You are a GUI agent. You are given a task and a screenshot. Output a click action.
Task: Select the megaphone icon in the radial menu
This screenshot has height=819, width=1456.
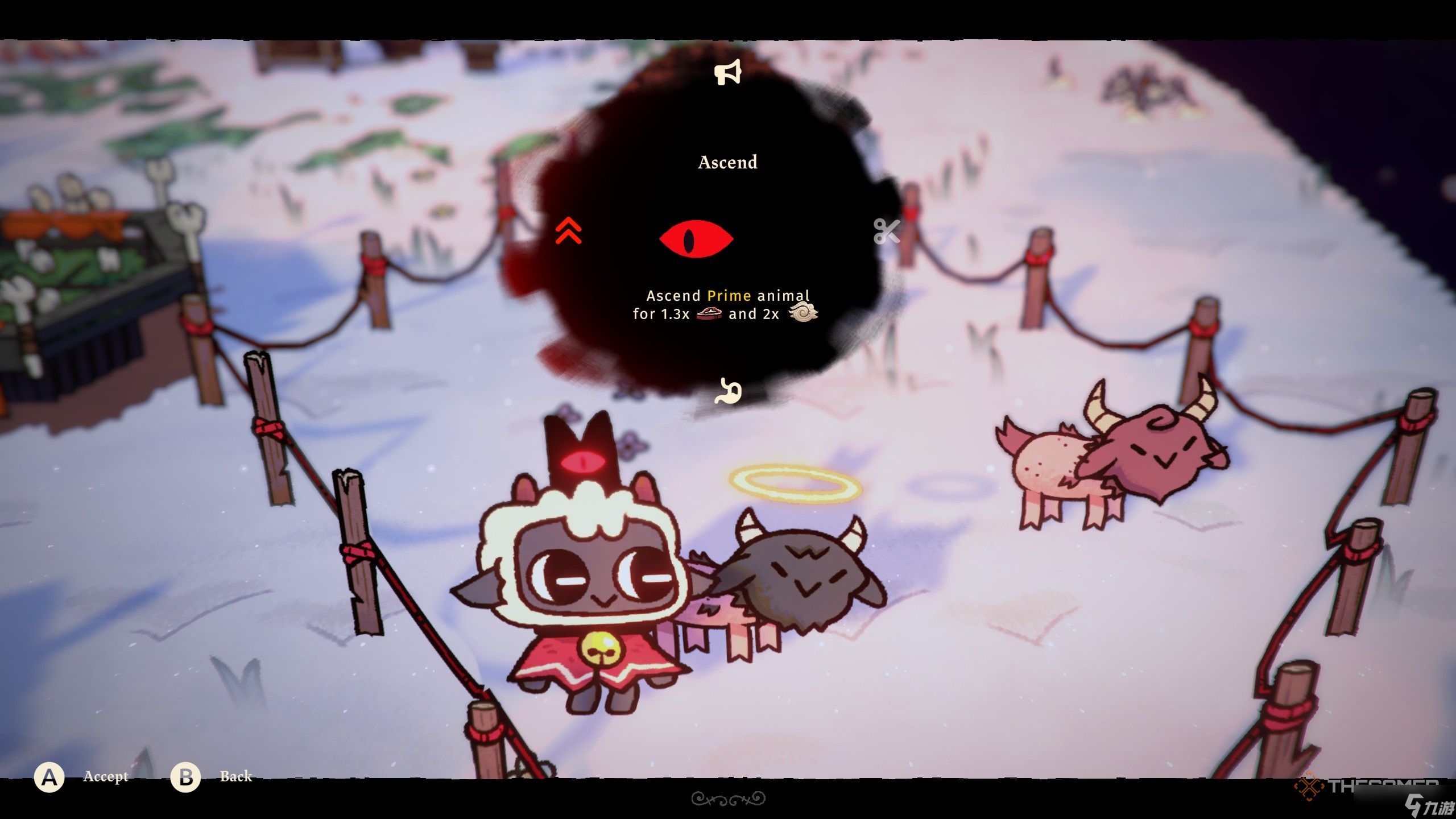(x=727, y=72)
